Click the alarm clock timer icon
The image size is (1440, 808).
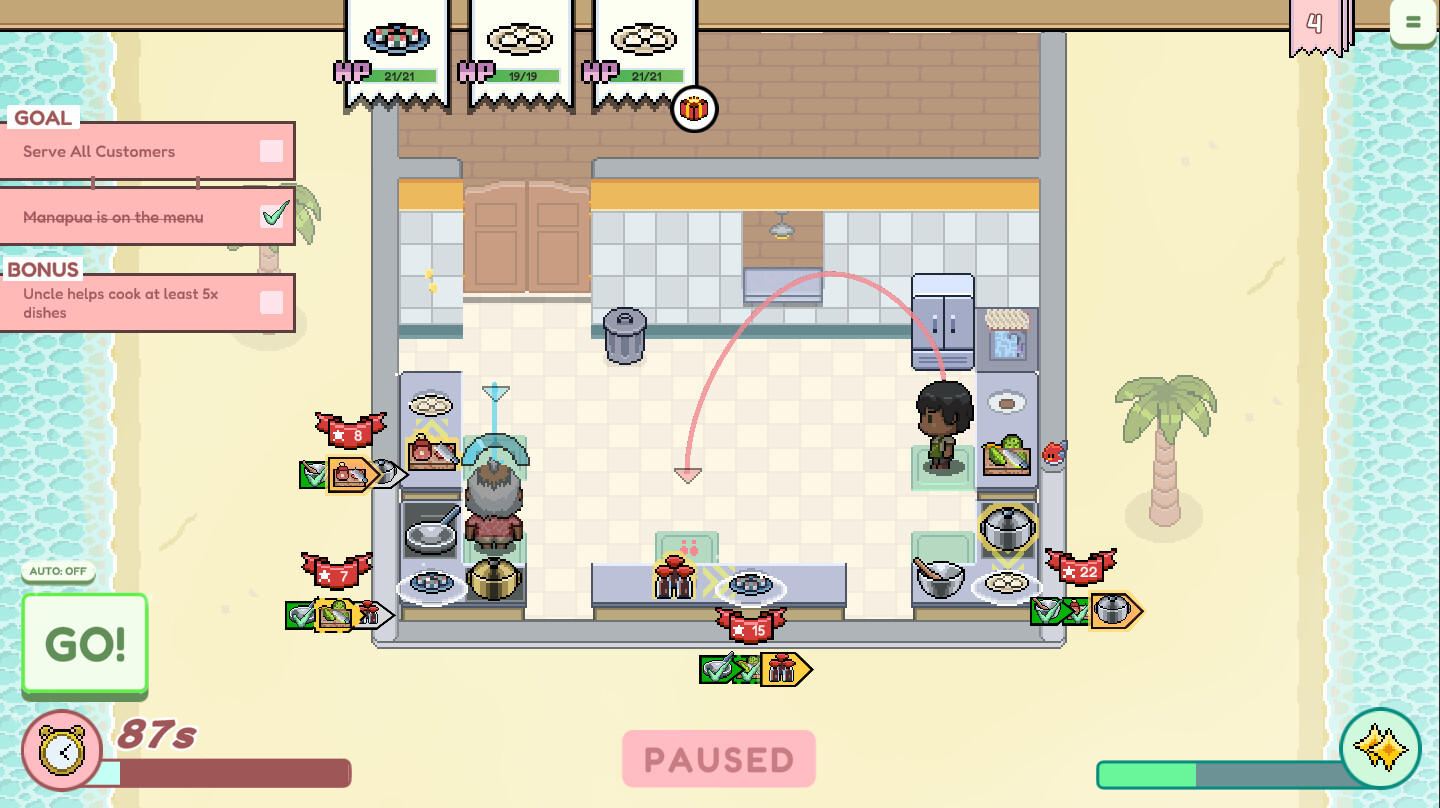(62, 747)
